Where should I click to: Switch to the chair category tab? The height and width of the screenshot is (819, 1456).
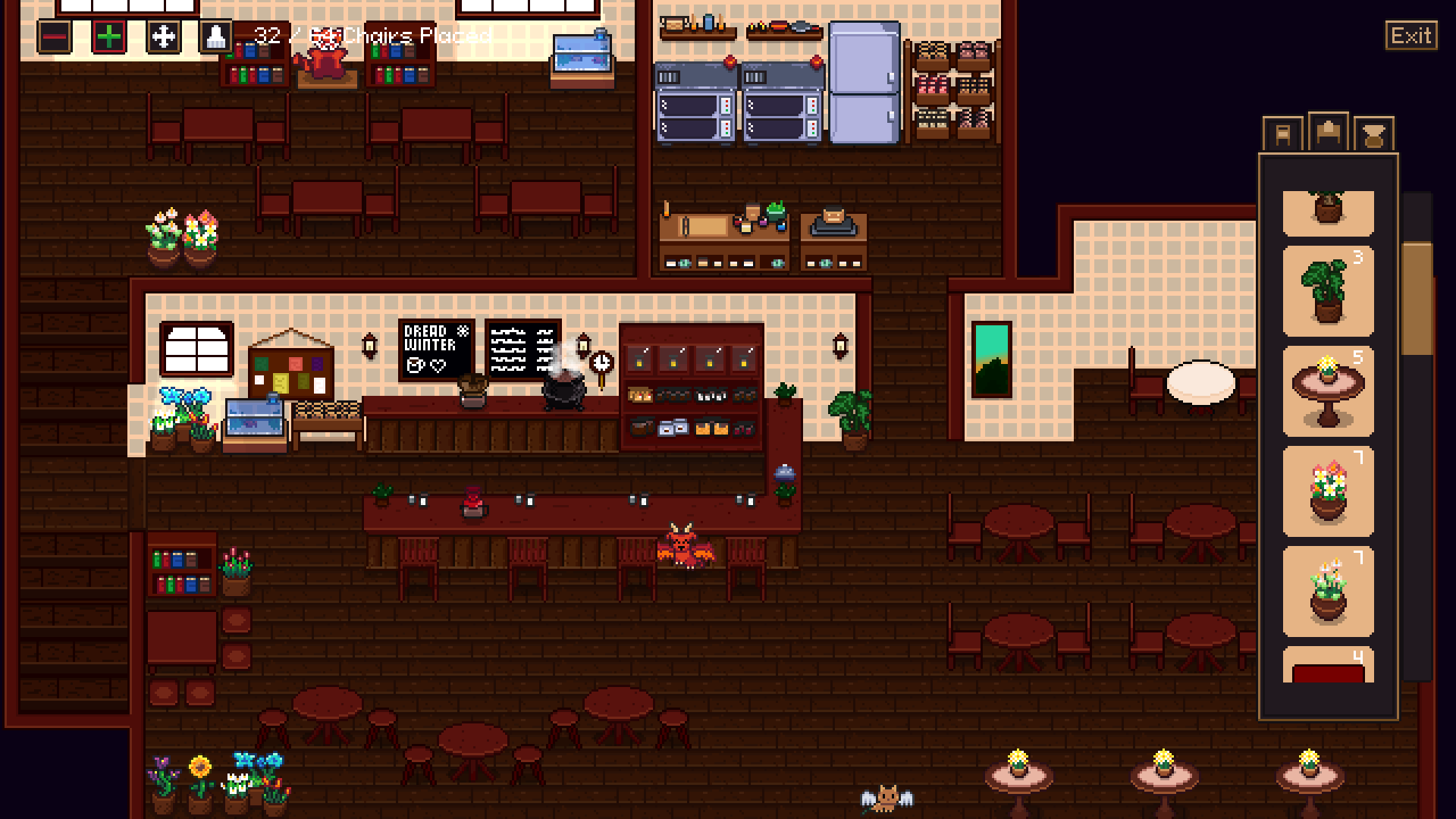click(1282, 134)
